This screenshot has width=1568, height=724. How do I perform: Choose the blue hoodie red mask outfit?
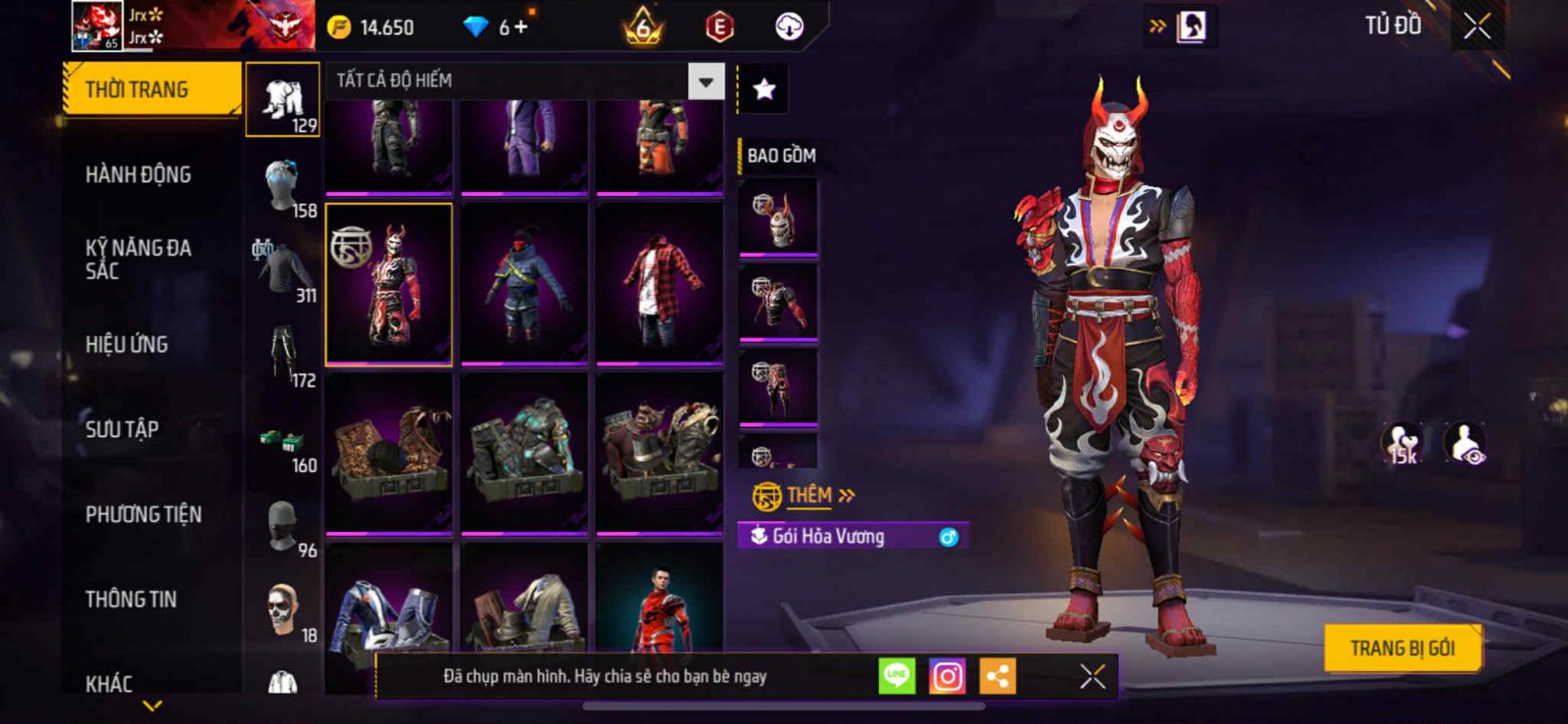(524, 284)
